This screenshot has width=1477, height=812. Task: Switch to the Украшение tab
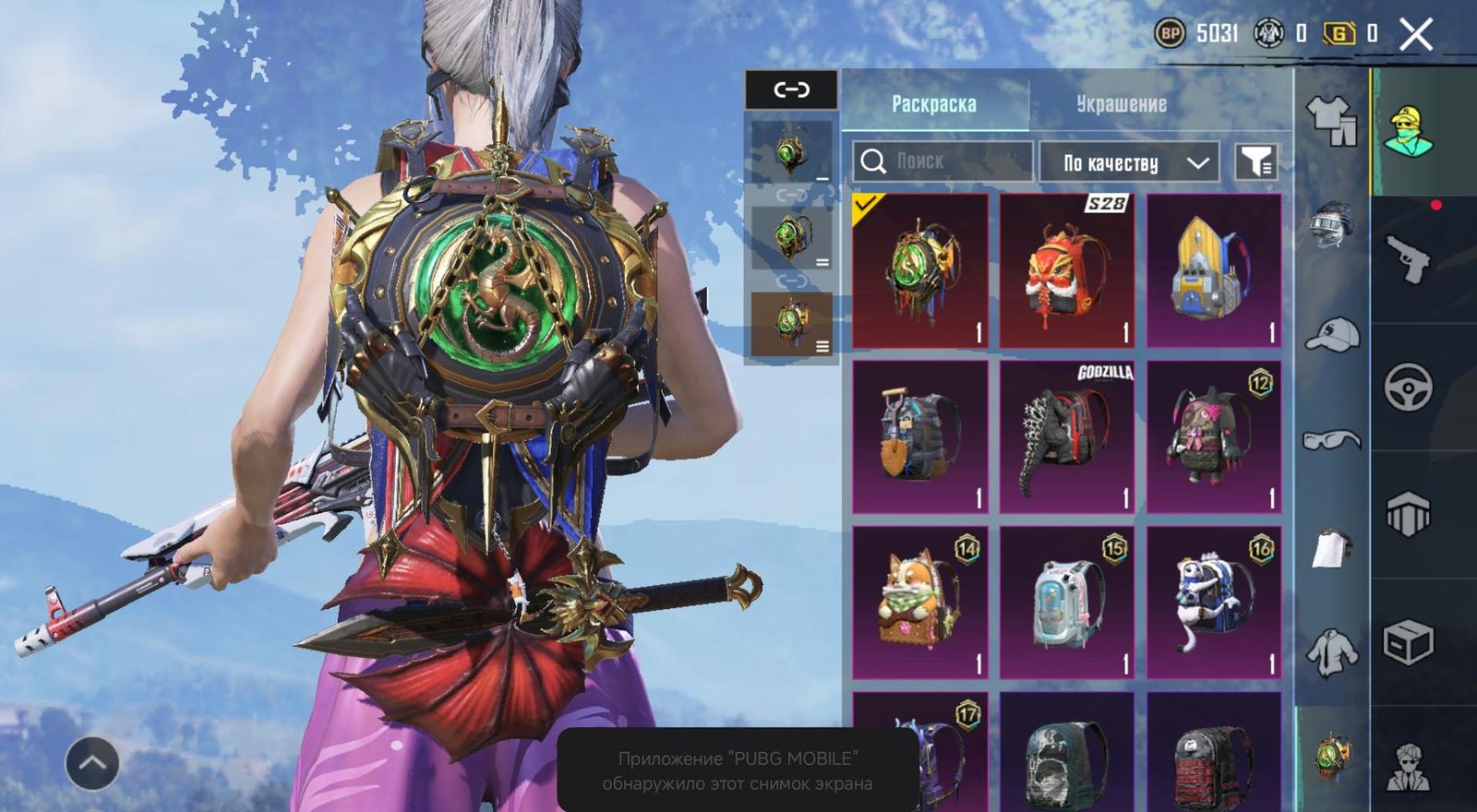pos(1121,104)
